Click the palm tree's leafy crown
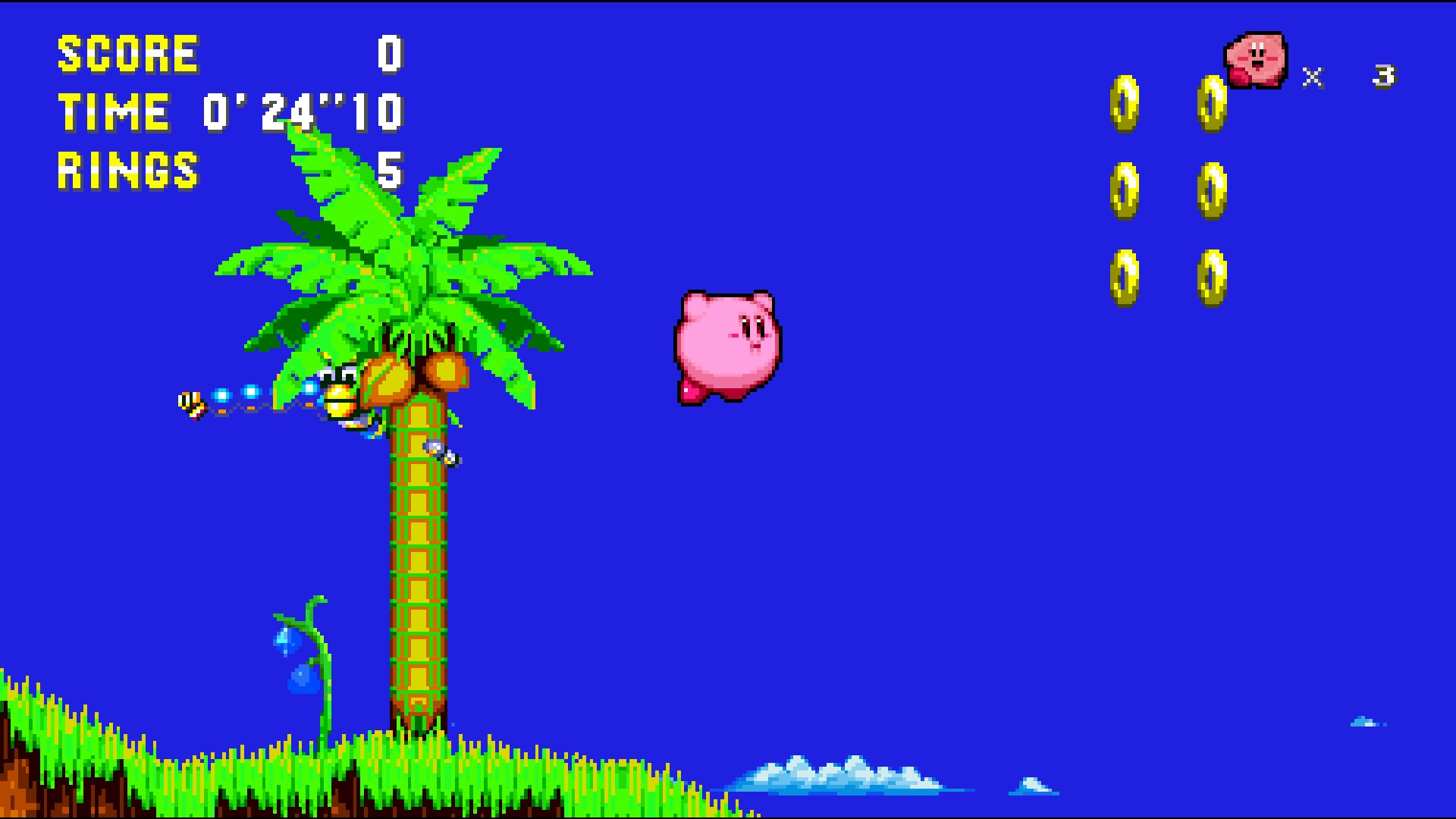This screenshot has height=819, width=1456. pos(402,250)
